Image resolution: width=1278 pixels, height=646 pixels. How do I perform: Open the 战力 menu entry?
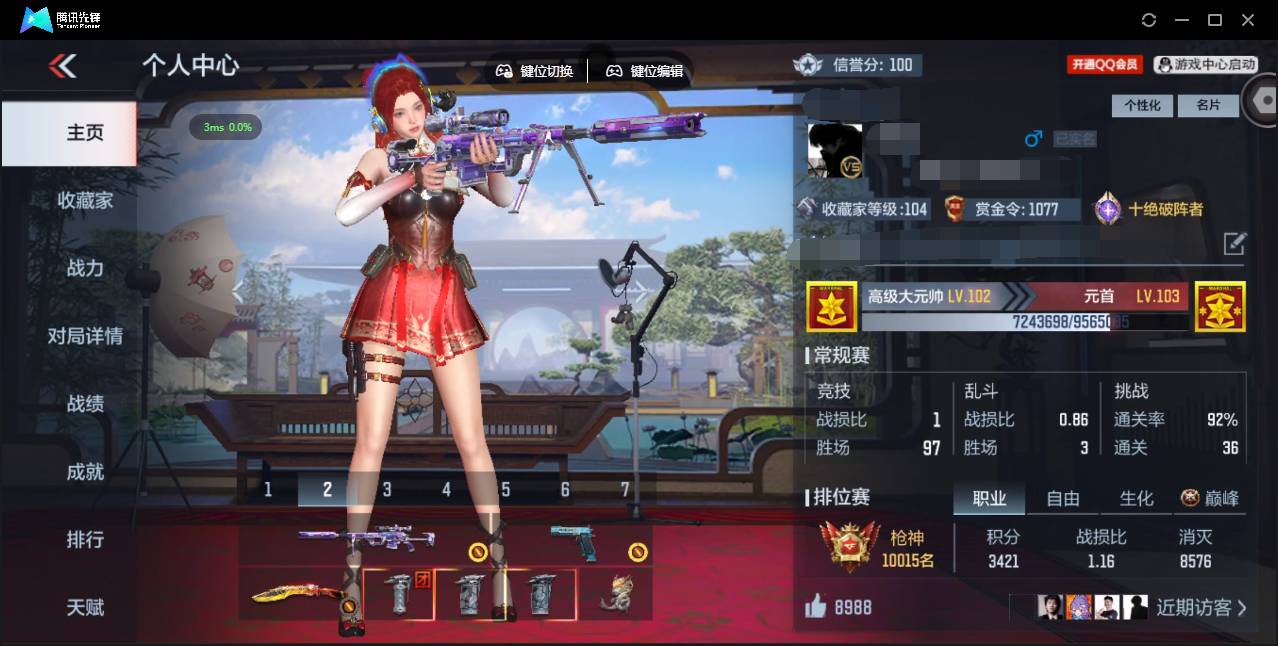[x=85, y=268]
